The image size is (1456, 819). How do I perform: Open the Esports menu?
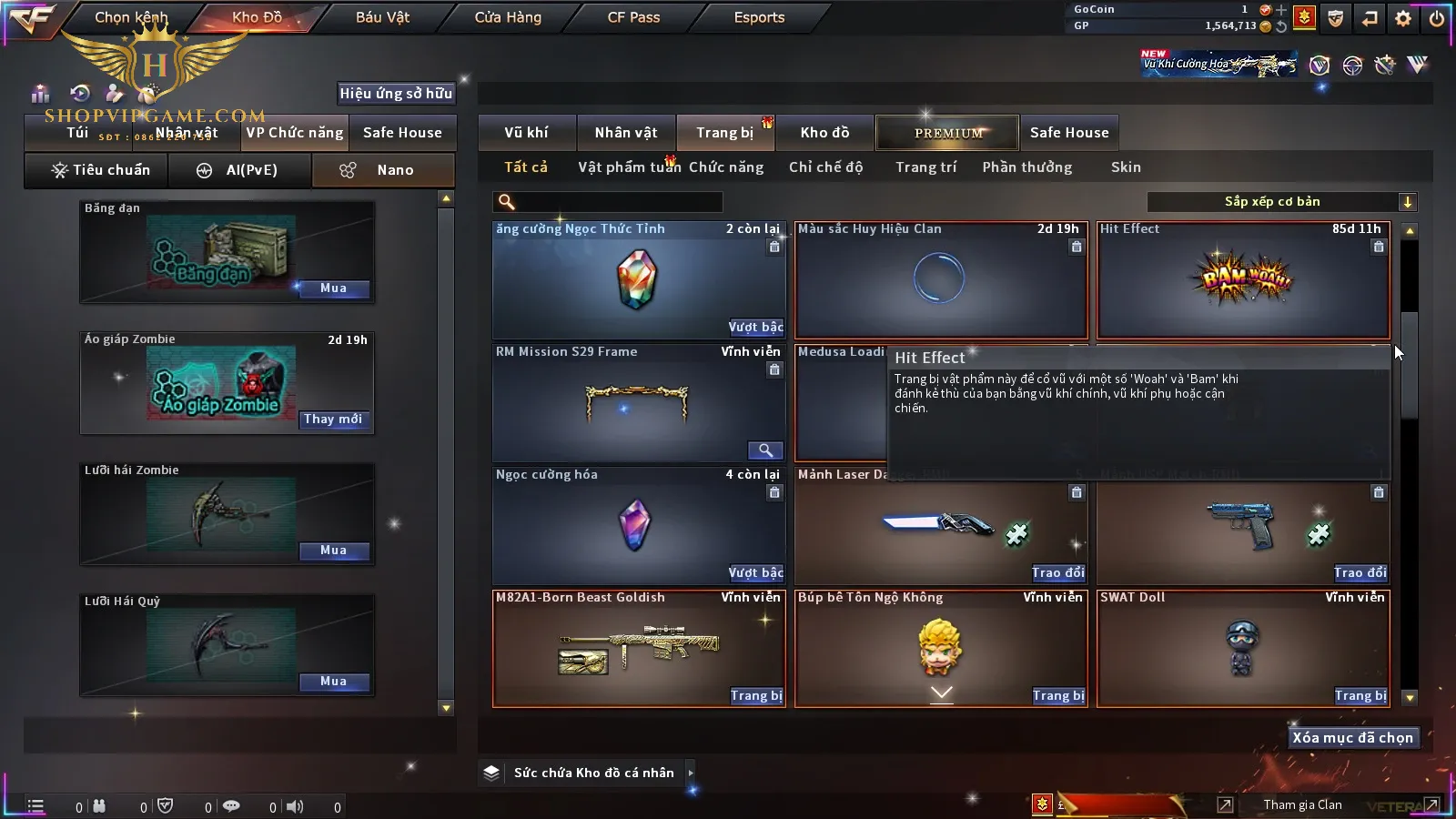759,17
